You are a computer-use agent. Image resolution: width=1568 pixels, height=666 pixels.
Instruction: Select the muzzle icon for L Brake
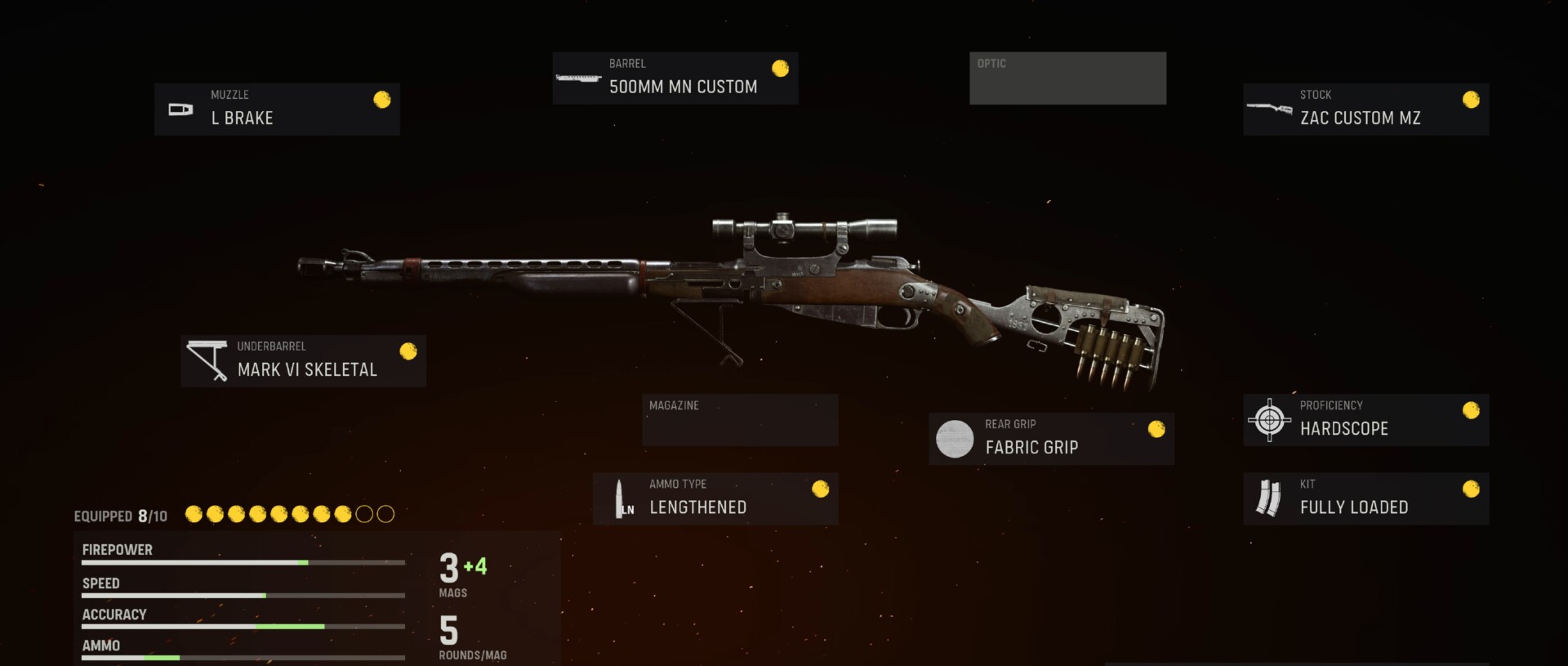(180, 109)
